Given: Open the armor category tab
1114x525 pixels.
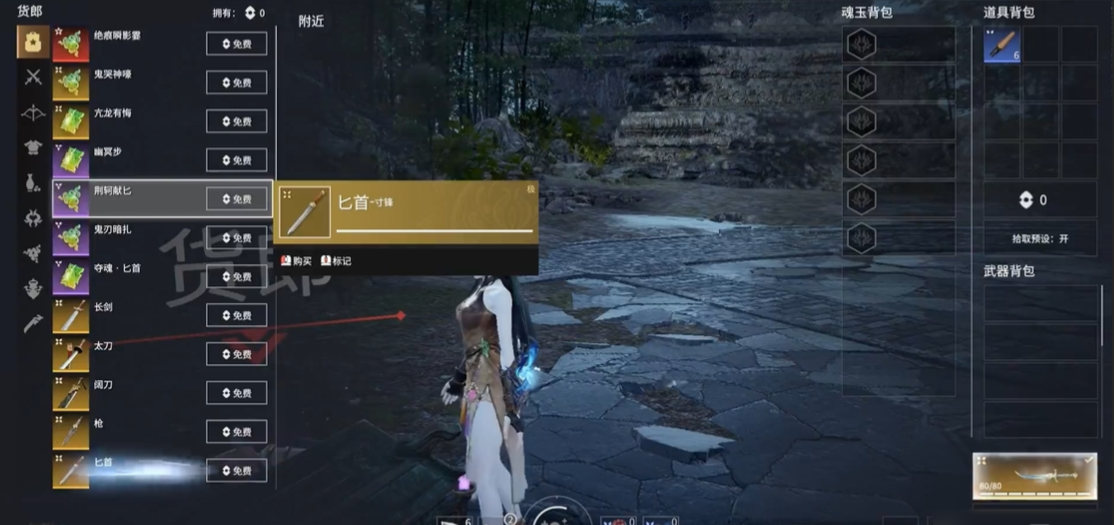Looking at the screenshot, I should coord(33,148).
